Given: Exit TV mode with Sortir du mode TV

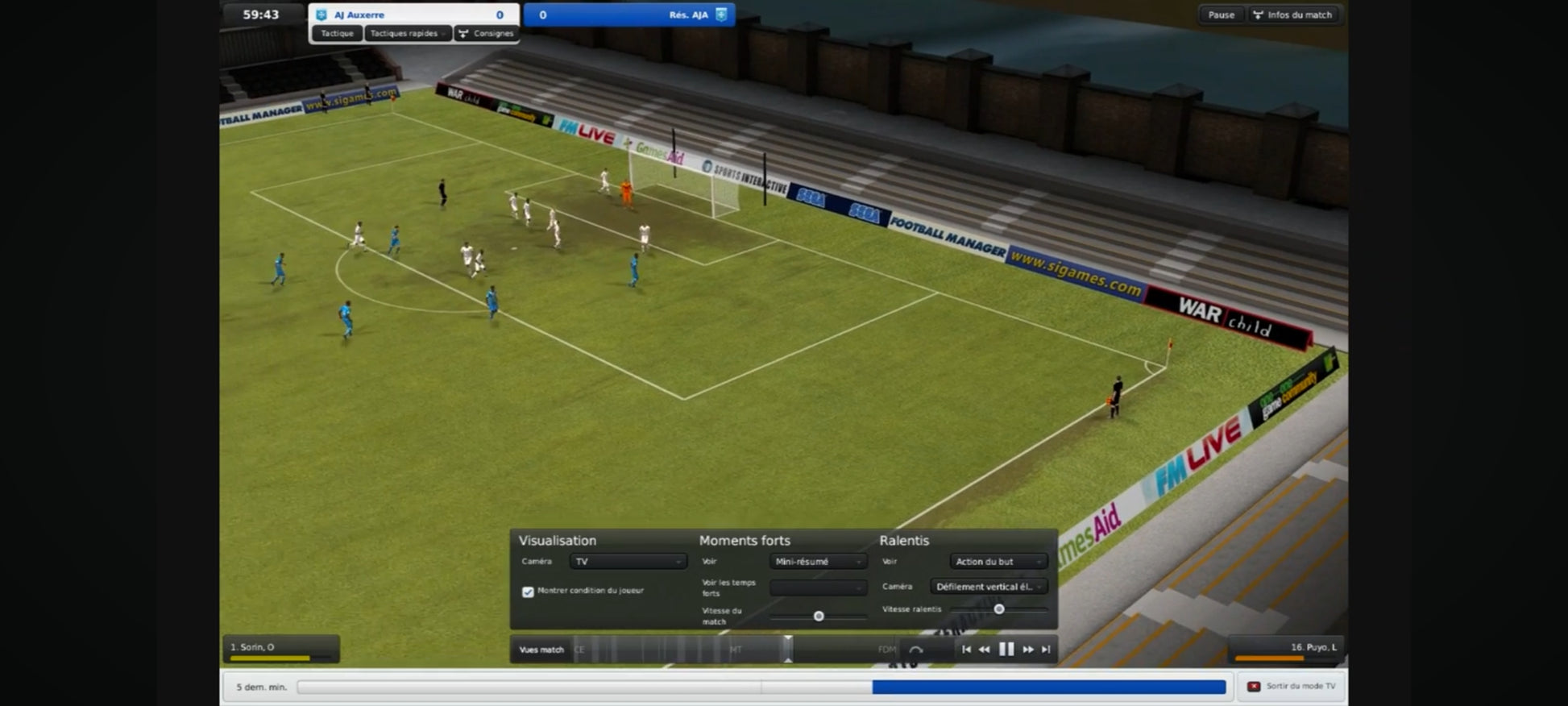Looking at the screenshot, I should click(x=1292, y=687).
